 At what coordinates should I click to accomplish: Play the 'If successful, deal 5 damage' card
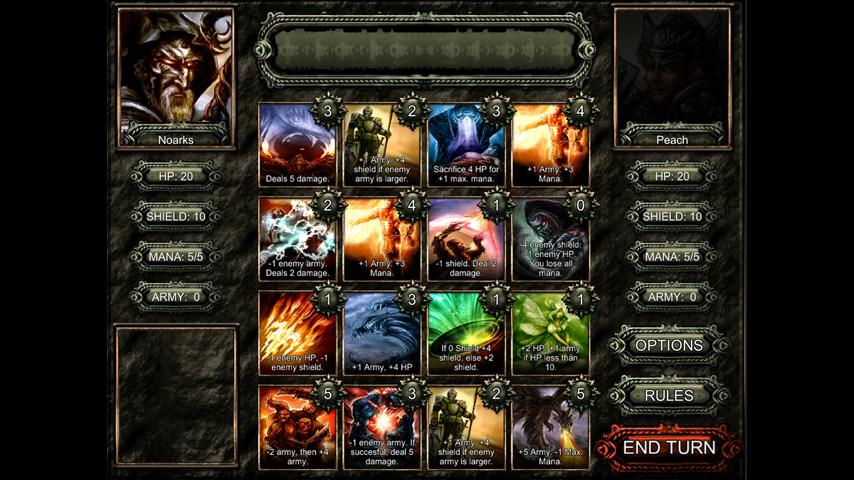[x=381, y=427]
